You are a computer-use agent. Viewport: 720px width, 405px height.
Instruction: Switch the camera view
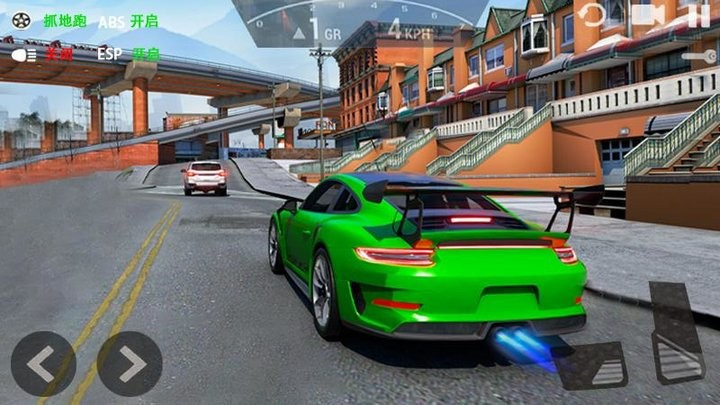[x=648, y=15]
